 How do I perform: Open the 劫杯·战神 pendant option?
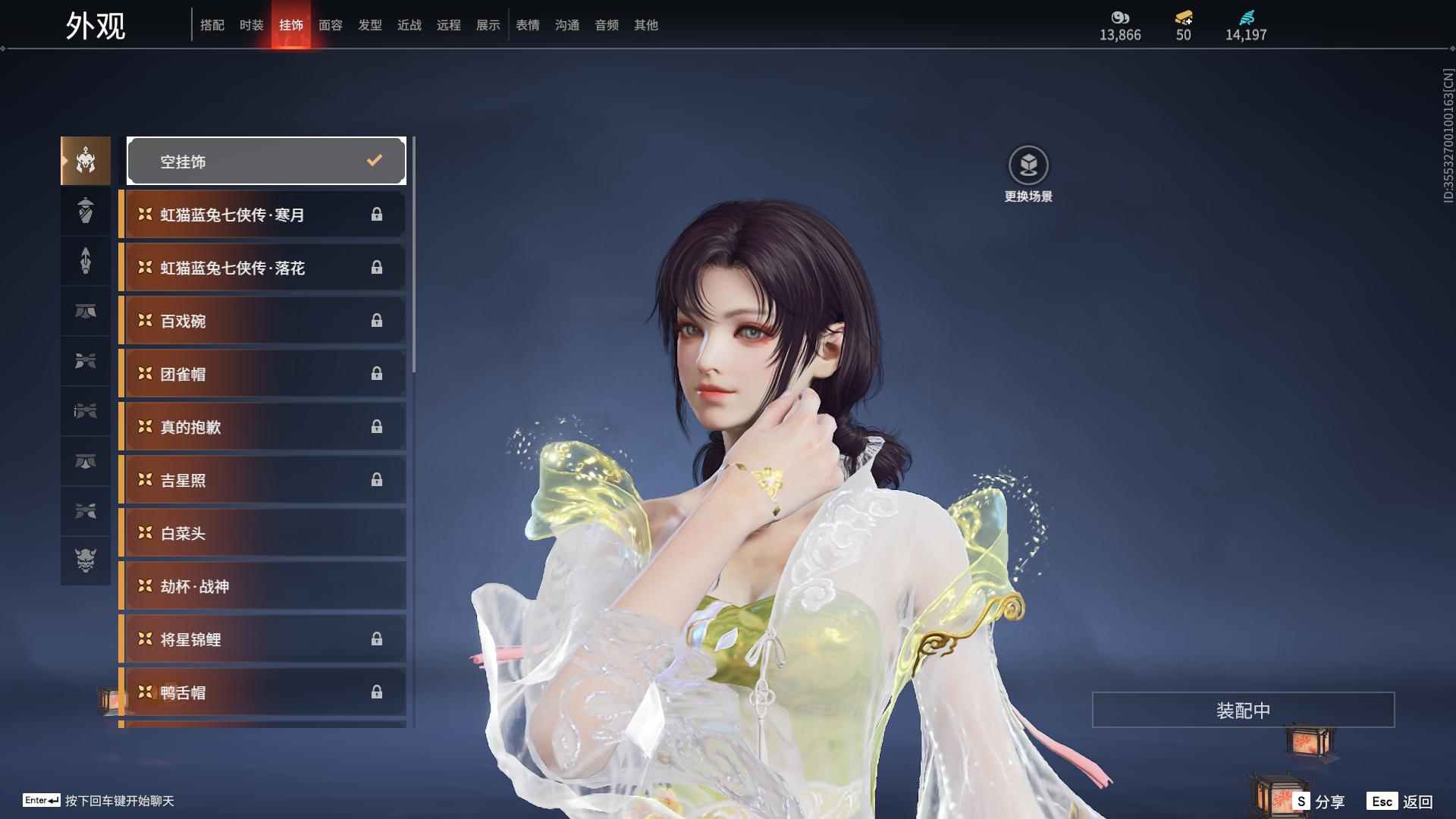point(262,585)
